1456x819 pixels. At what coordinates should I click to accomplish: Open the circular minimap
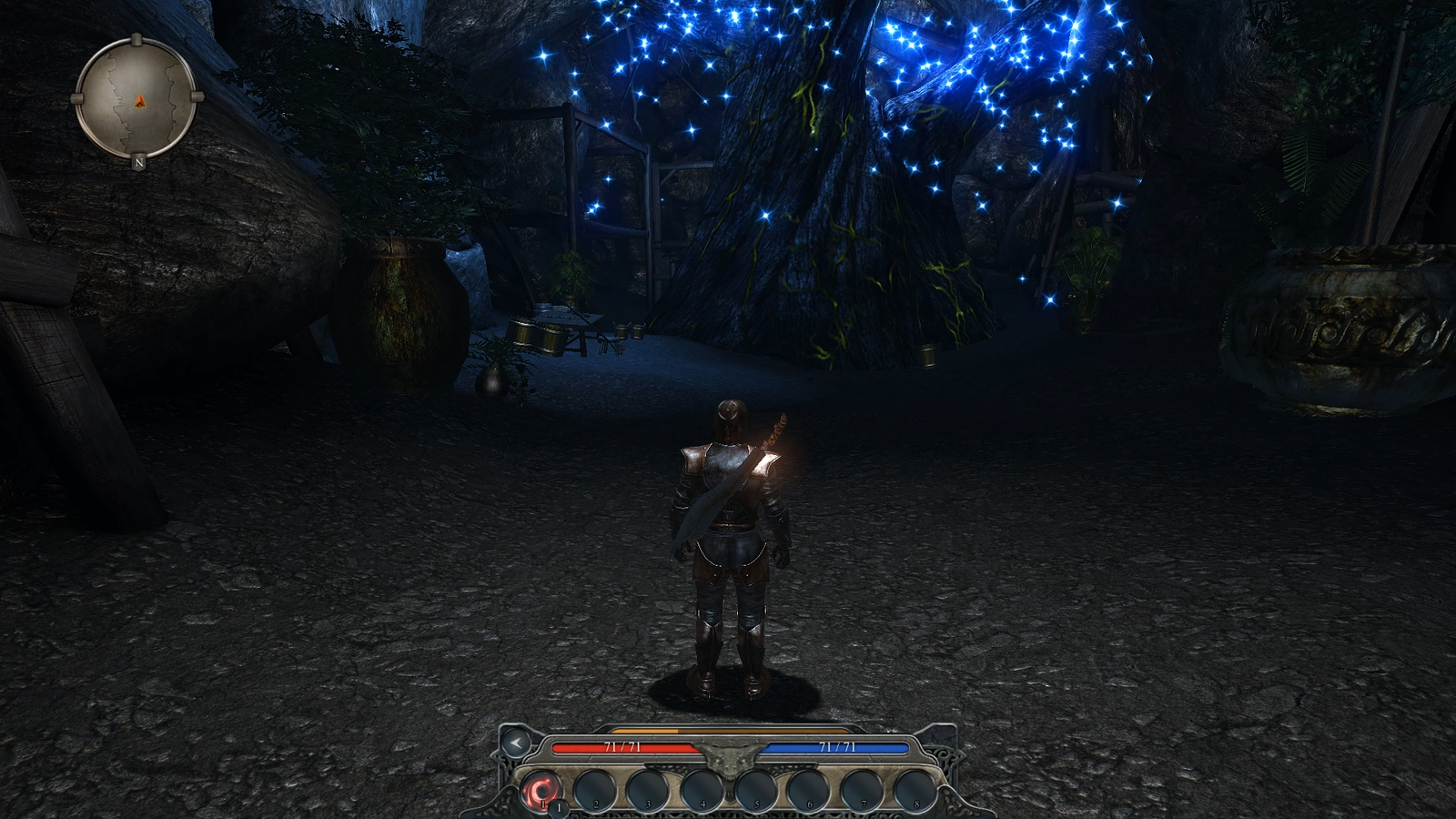point(136,98)
